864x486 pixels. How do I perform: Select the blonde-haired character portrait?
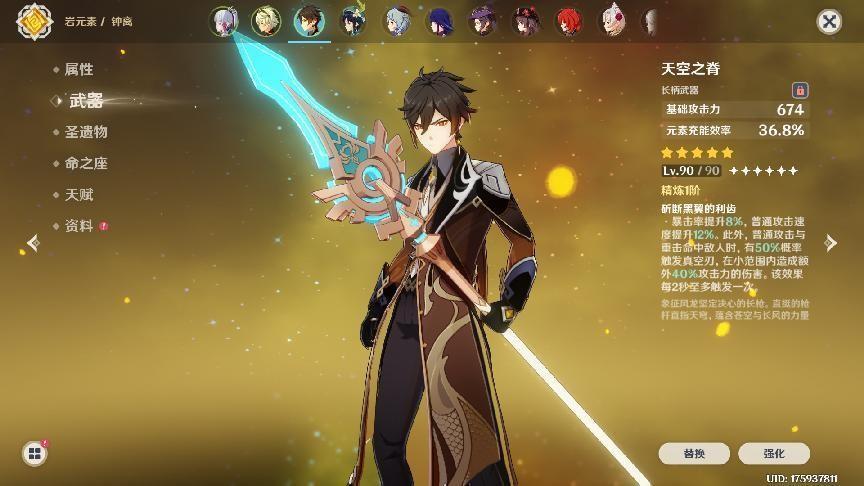[x=266, y=21]
